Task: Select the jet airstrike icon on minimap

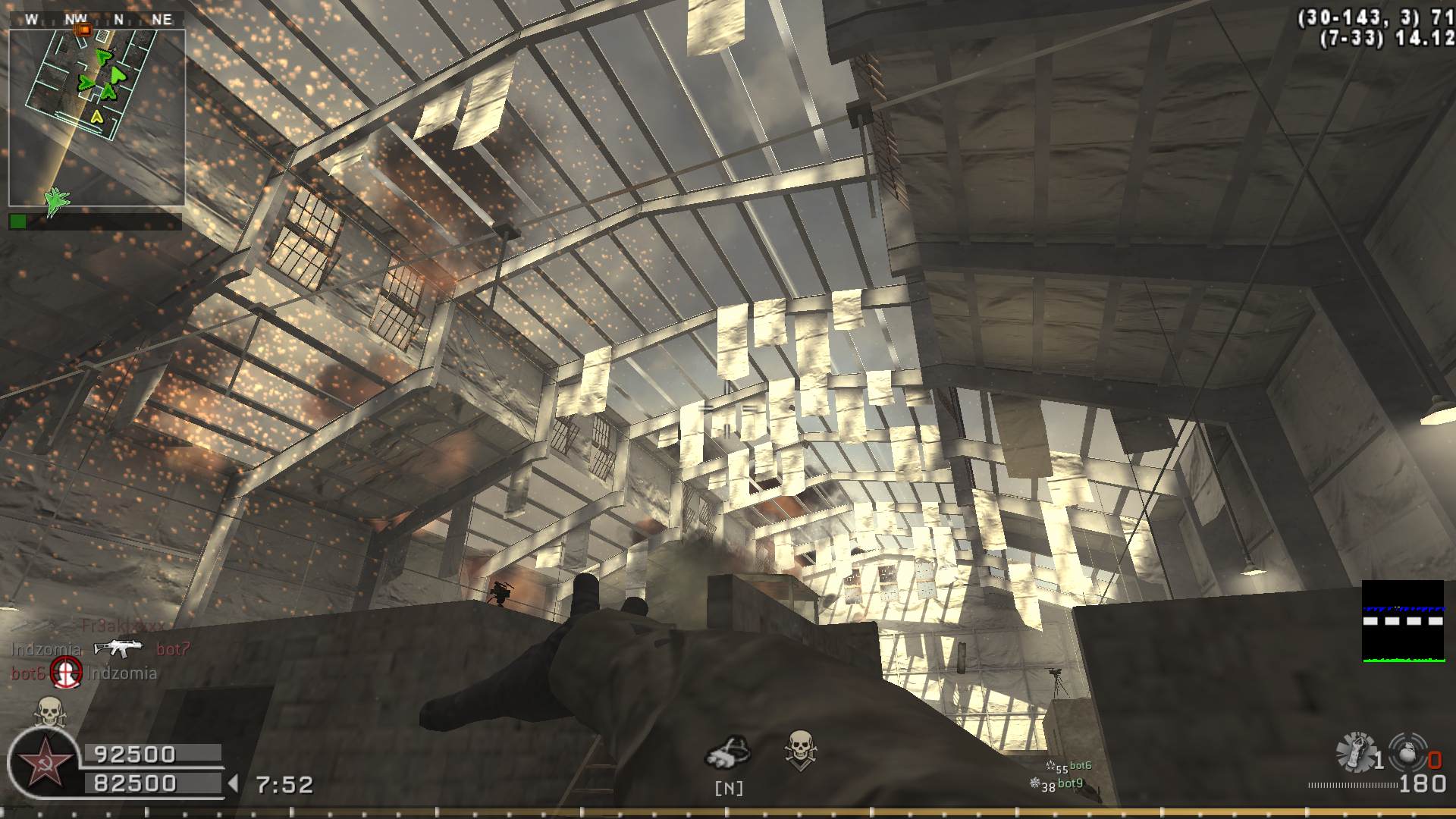Action: (x=56, y=201)
